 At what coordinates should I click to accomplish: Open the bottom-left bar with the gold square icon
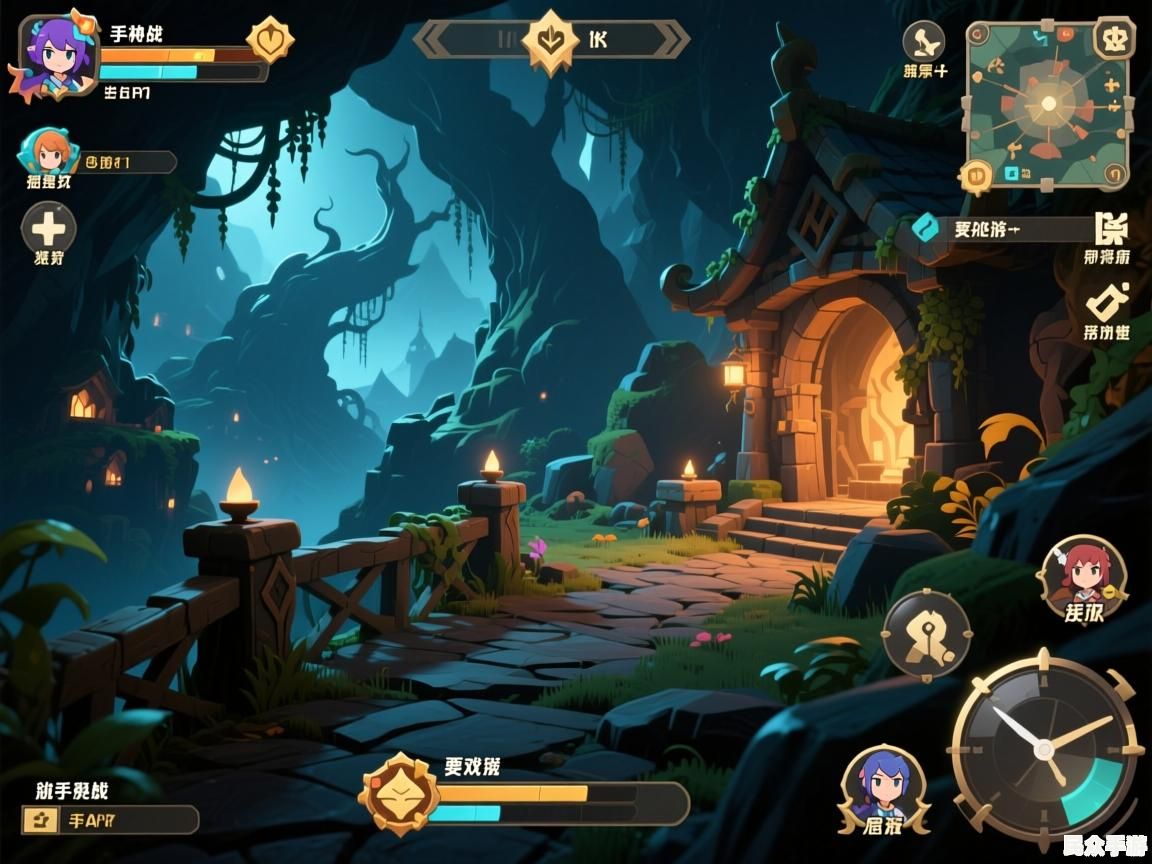[x=111, y=820]
